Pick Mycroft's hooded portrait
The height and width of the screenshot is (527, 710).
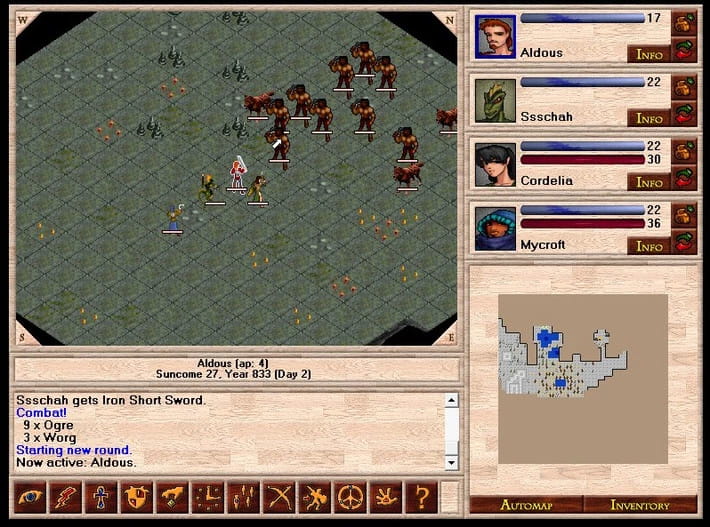point(494,229)
